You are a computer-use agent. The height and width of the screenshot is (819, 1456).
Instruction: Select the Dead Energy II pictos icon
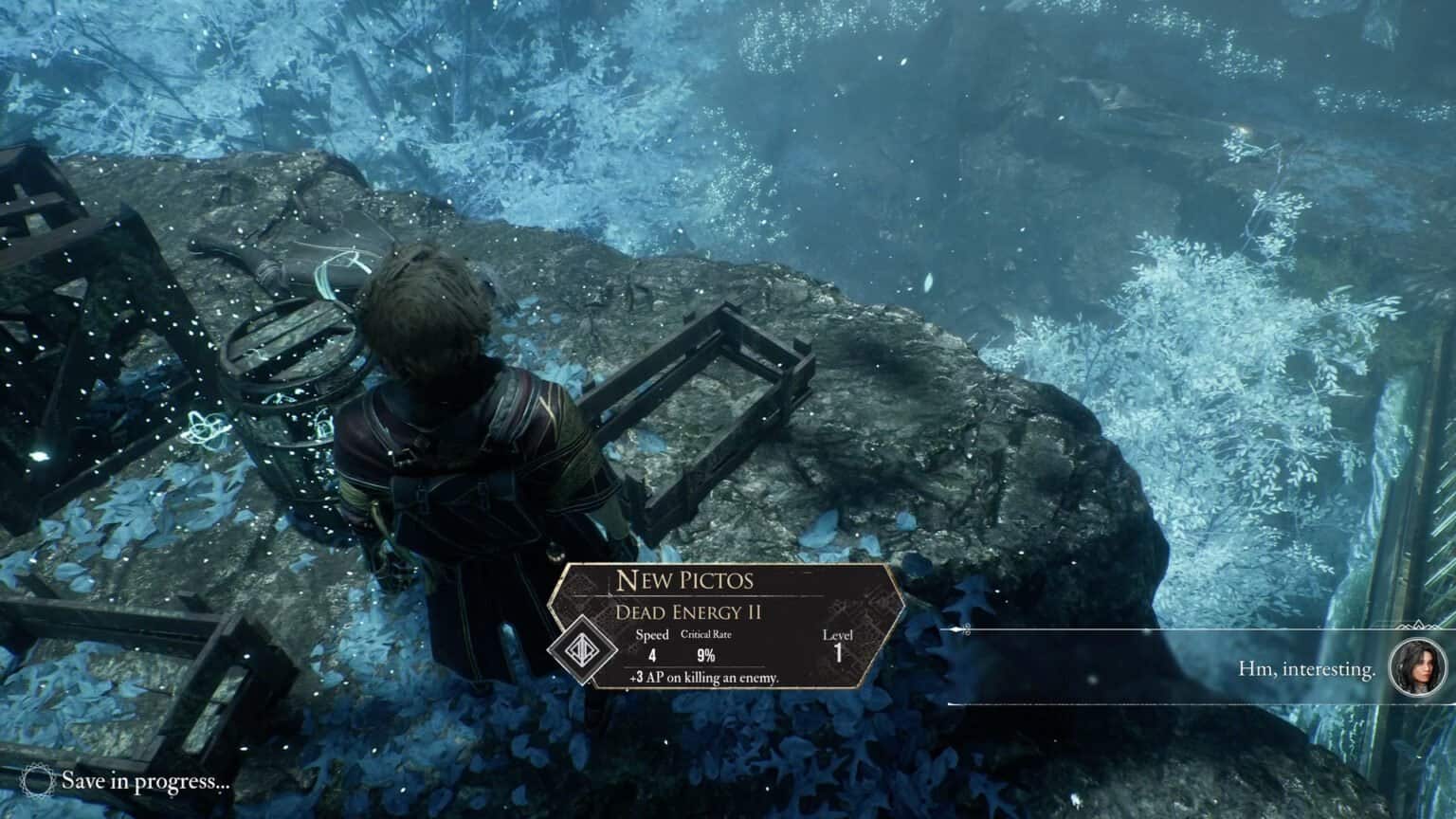(576, 654)
